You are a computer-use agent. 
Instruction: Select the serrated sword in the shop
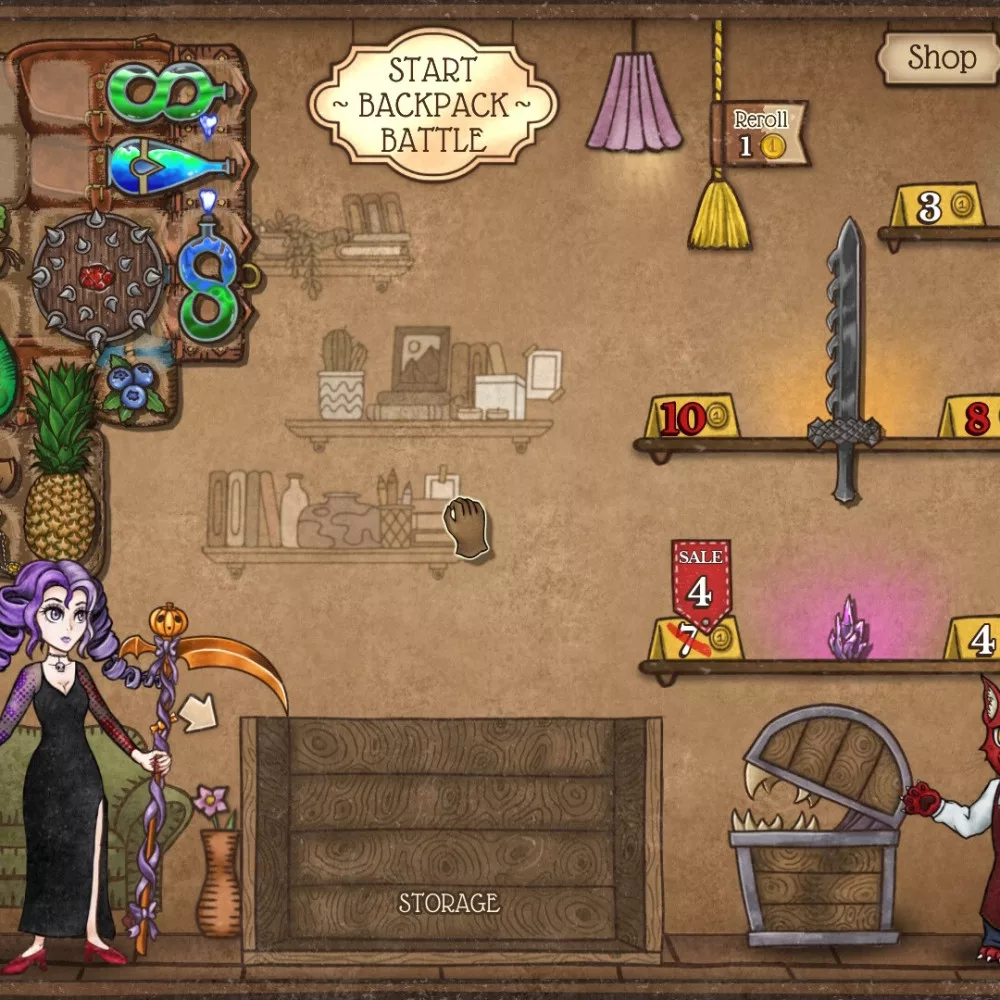846,360
